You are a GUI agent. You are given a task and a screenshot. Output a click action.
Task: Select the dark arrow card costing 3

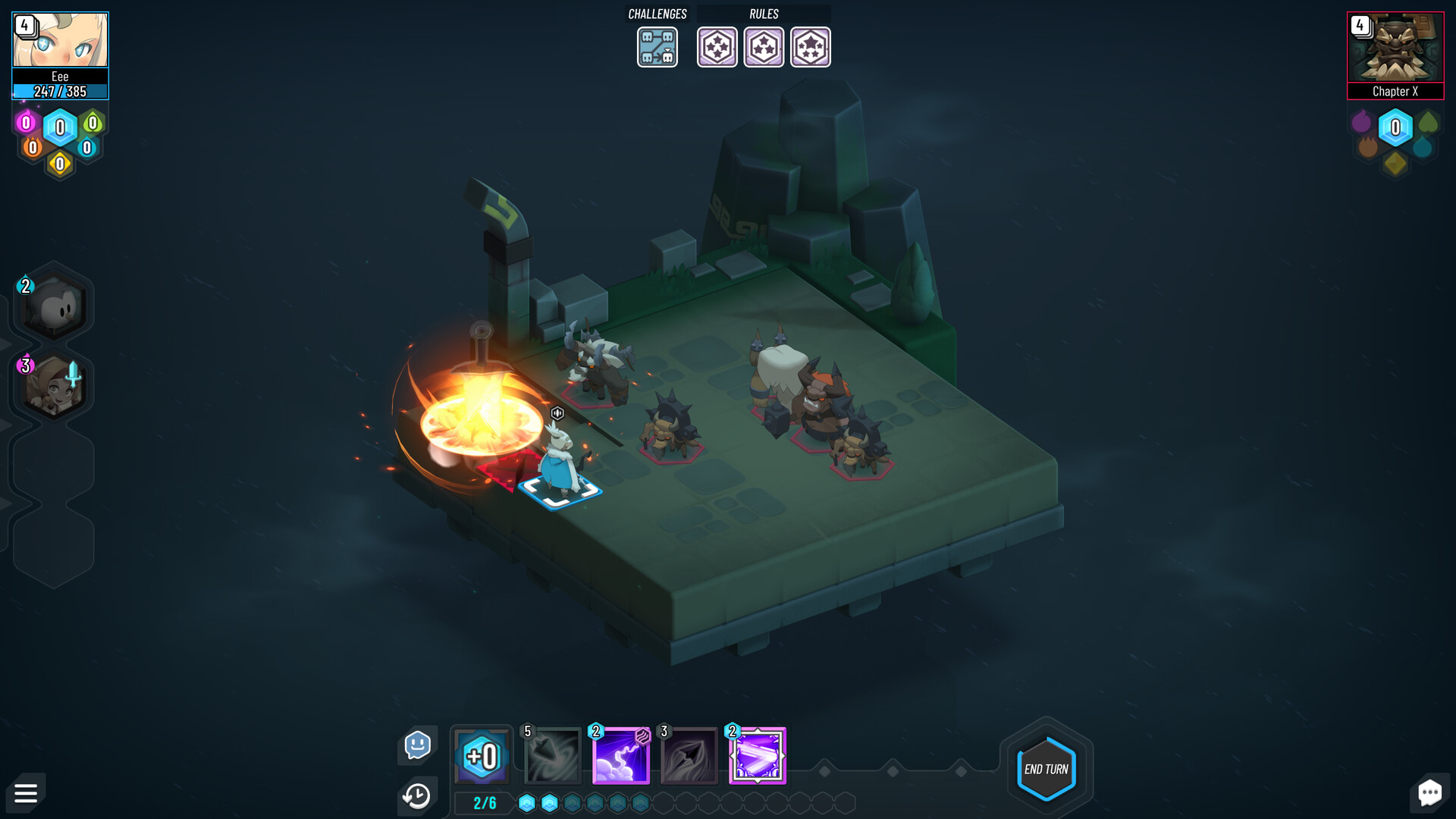(688, 755)
